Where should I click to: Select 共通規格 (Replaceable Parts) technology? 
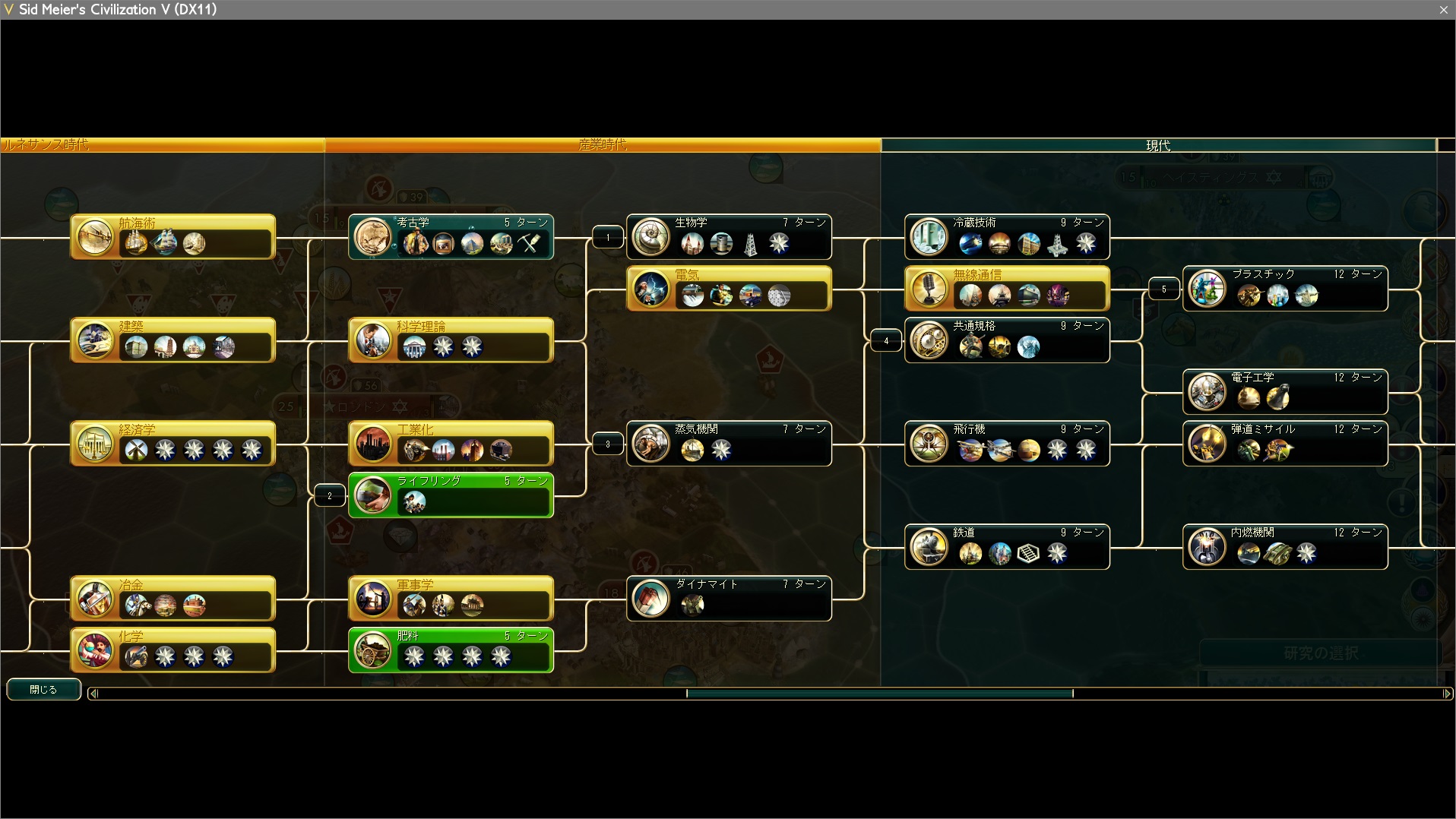coord(1007,340)
